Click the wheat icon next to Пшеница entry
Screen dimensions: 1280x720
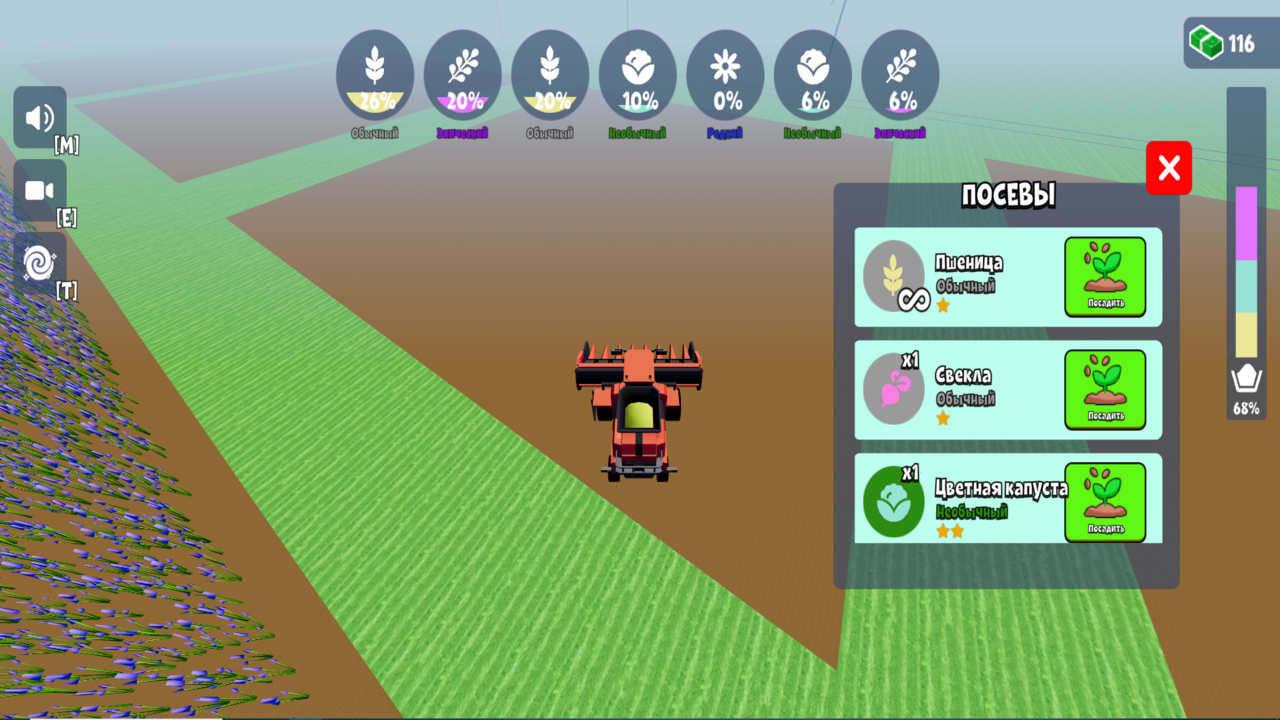[893, 277]
